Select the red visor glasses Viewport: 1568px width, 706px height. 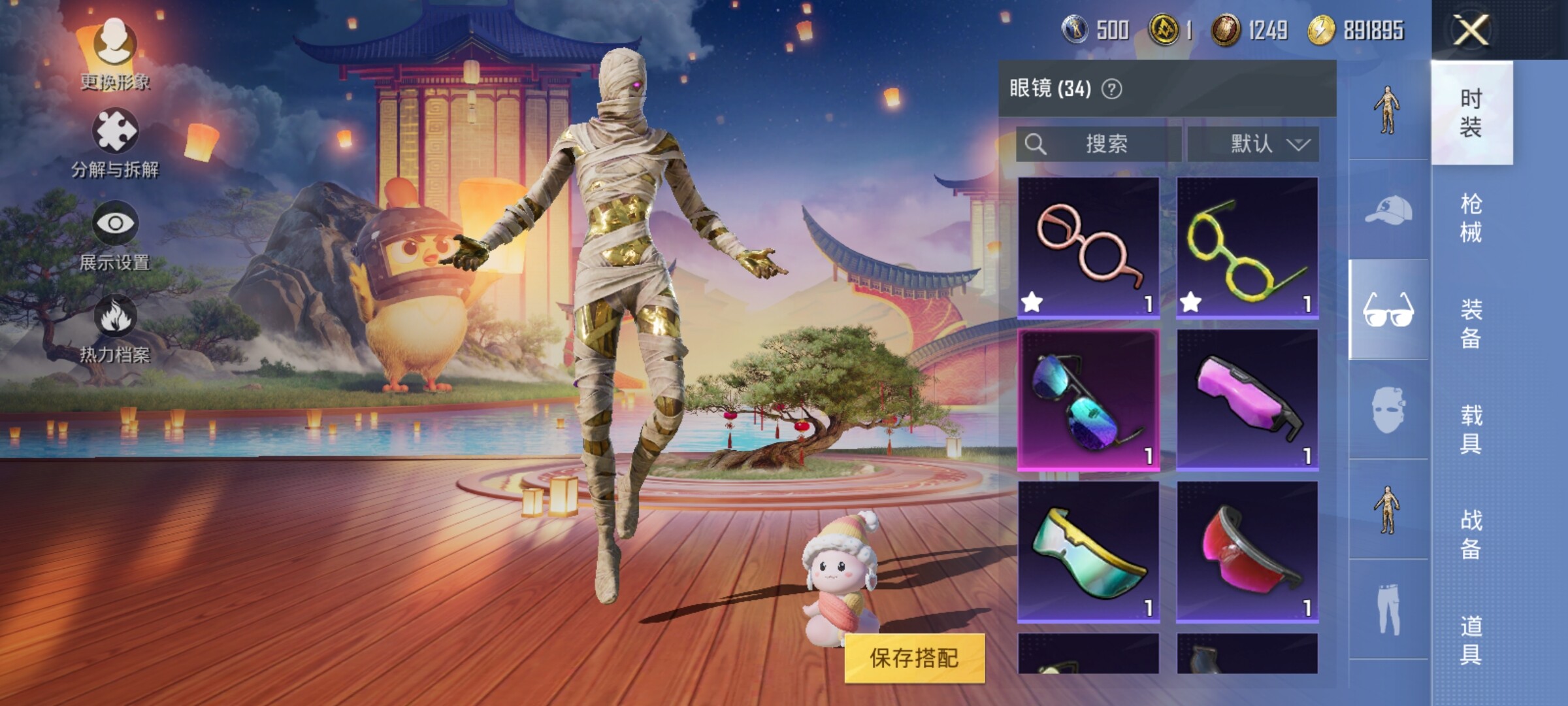pos(1247,552)
